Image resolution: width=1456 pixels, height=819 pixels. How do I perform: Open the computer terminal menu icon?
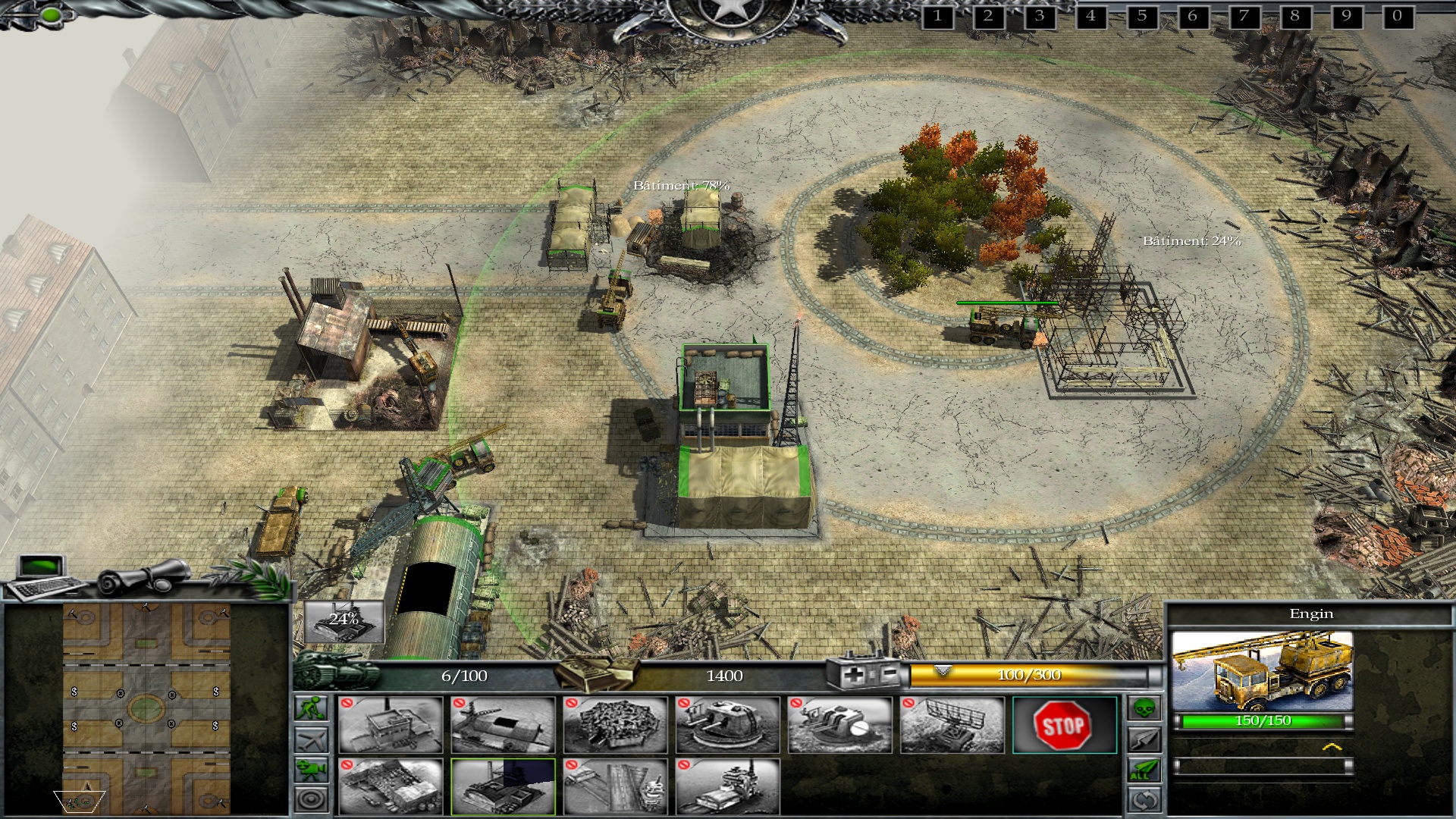click(x=44, y=578)
